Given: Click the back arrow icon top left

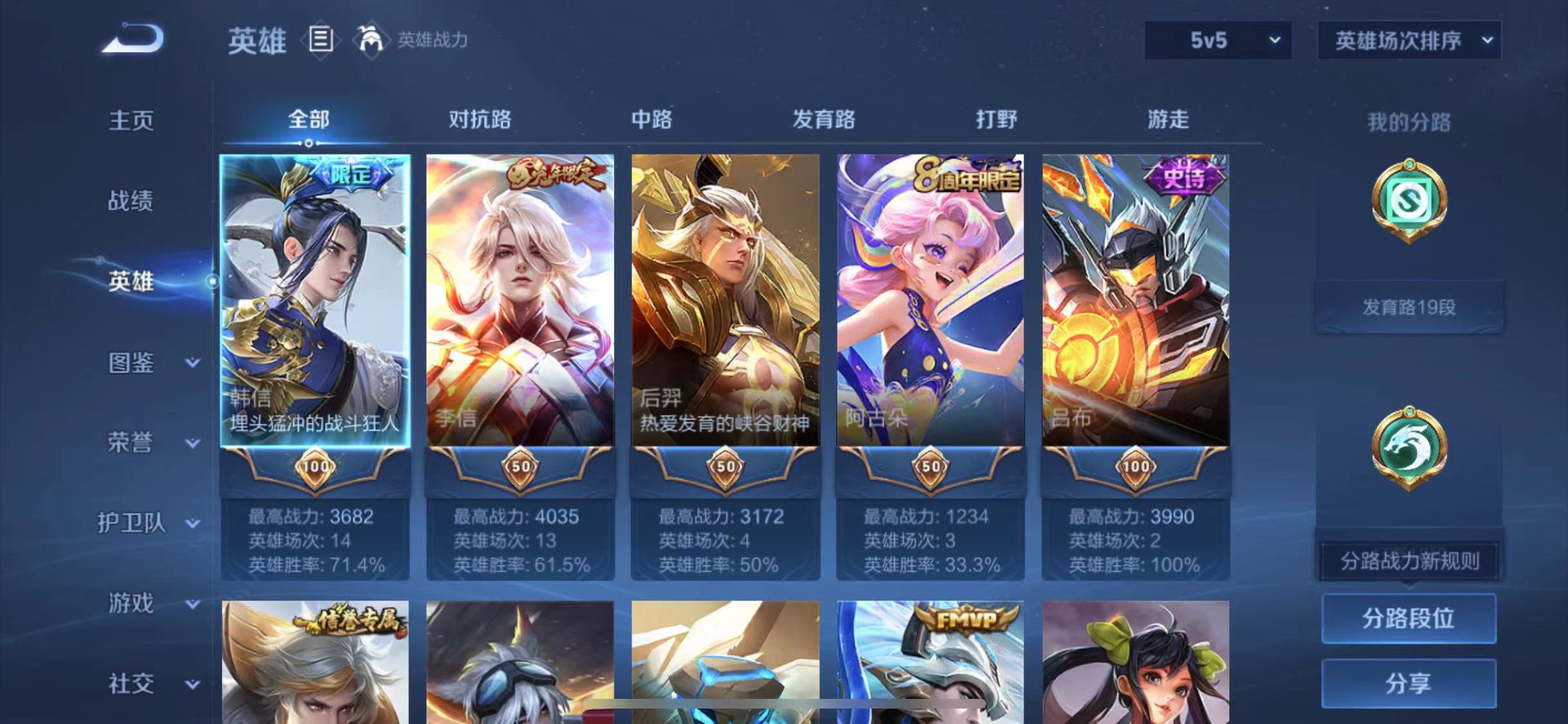Looking at the screenshot, I should [134, 40].
